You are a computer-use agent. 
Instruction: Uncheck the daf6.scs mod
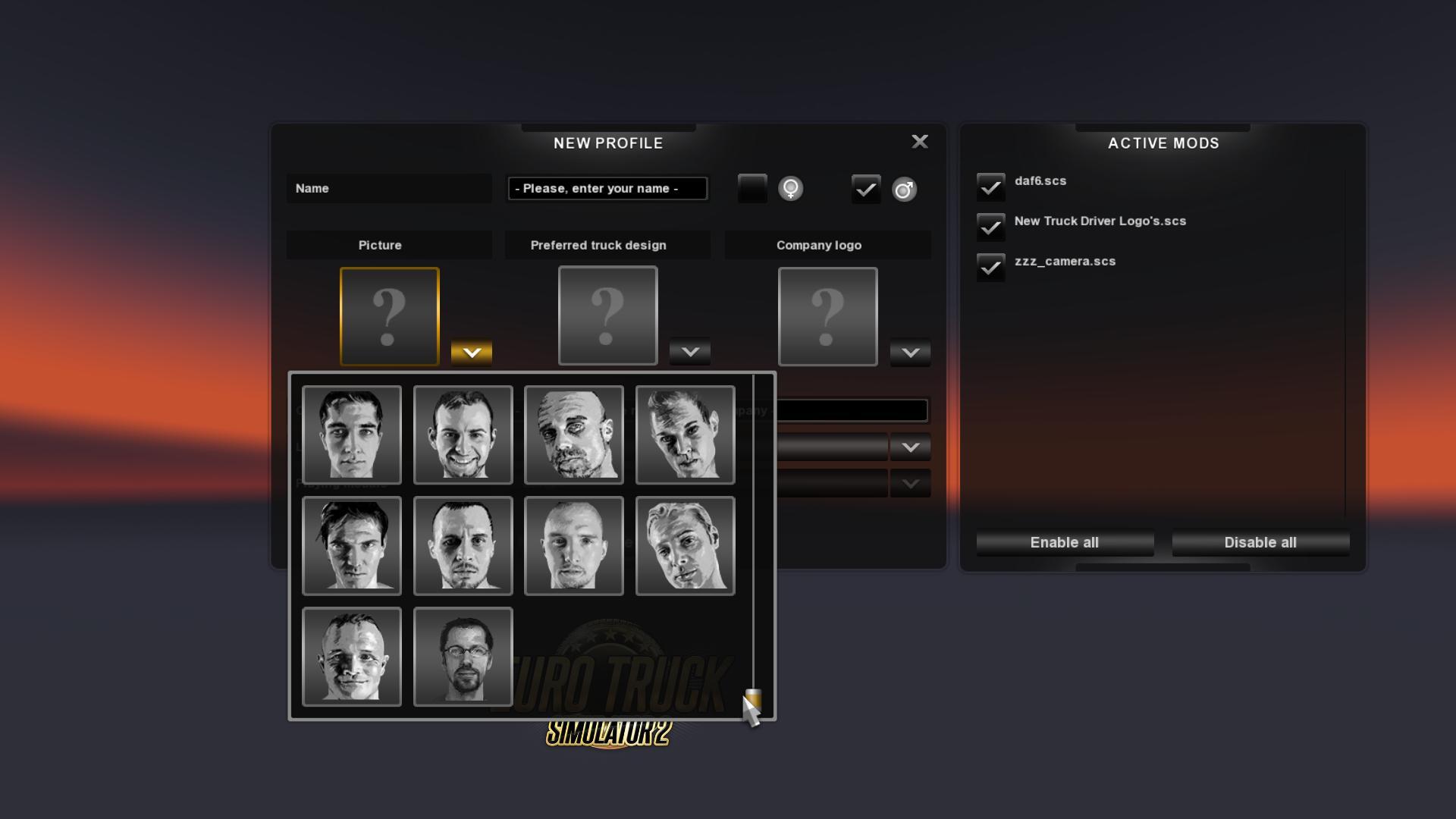click(x=990, y=186)
